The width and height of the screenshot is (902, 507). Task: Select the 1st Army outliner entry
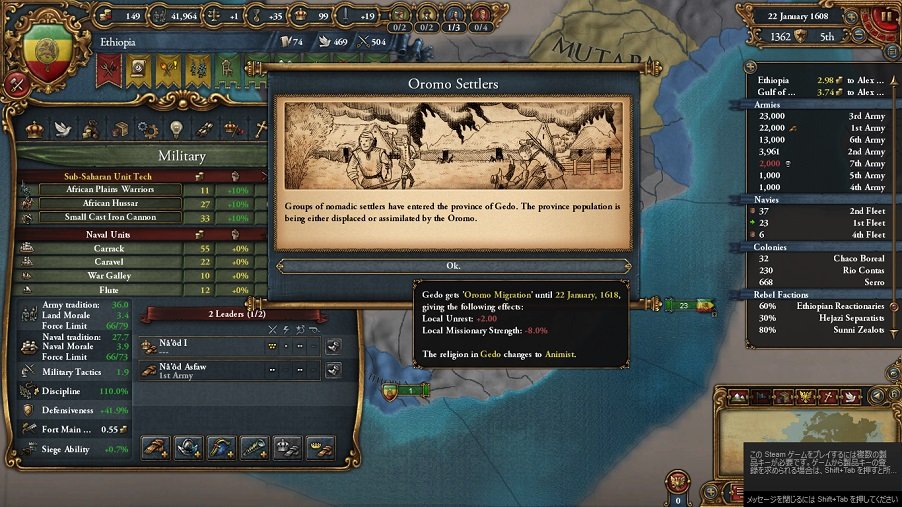point(820,128)
